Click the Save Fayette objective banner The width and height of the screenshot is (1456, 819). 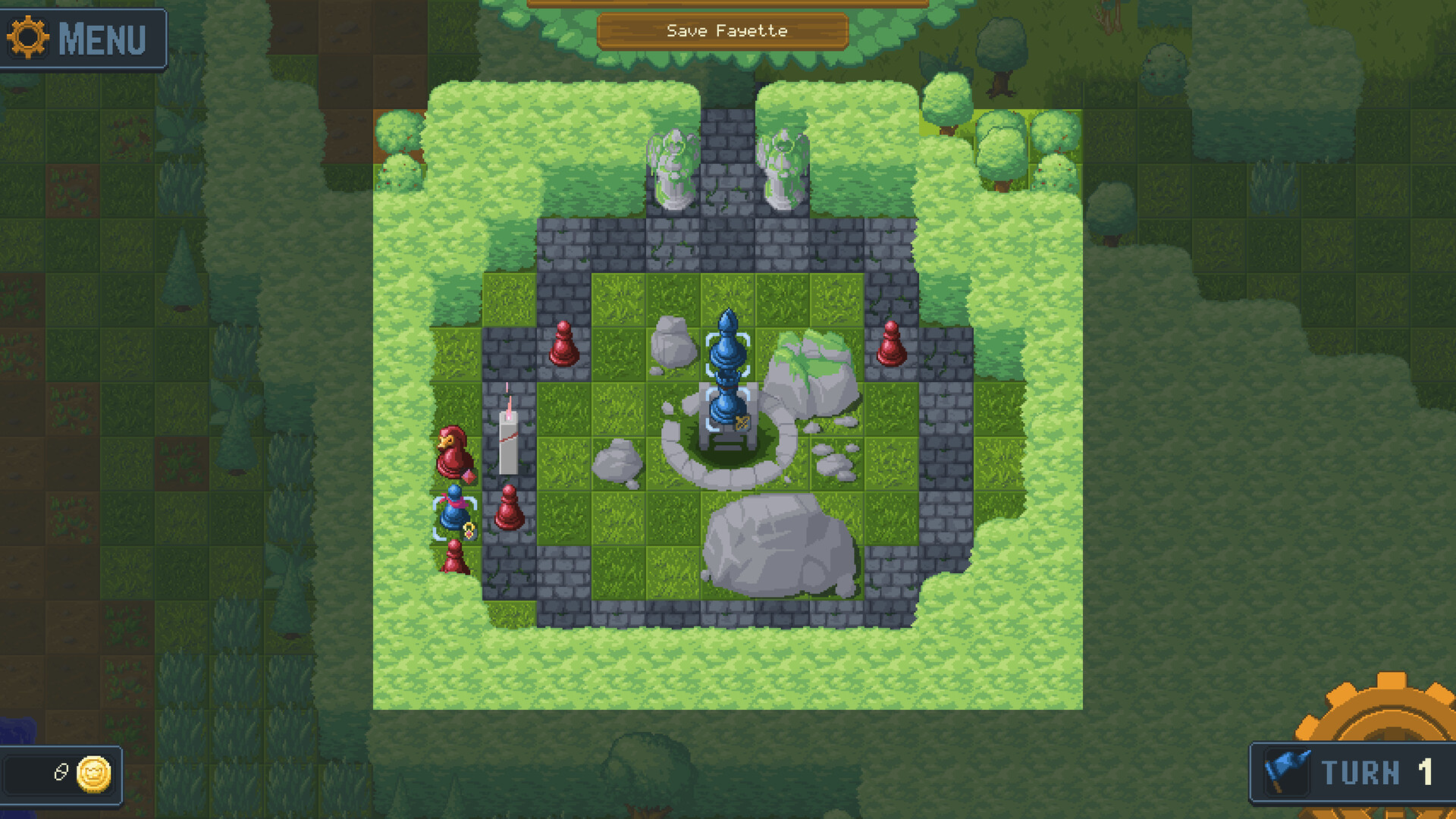726,31
